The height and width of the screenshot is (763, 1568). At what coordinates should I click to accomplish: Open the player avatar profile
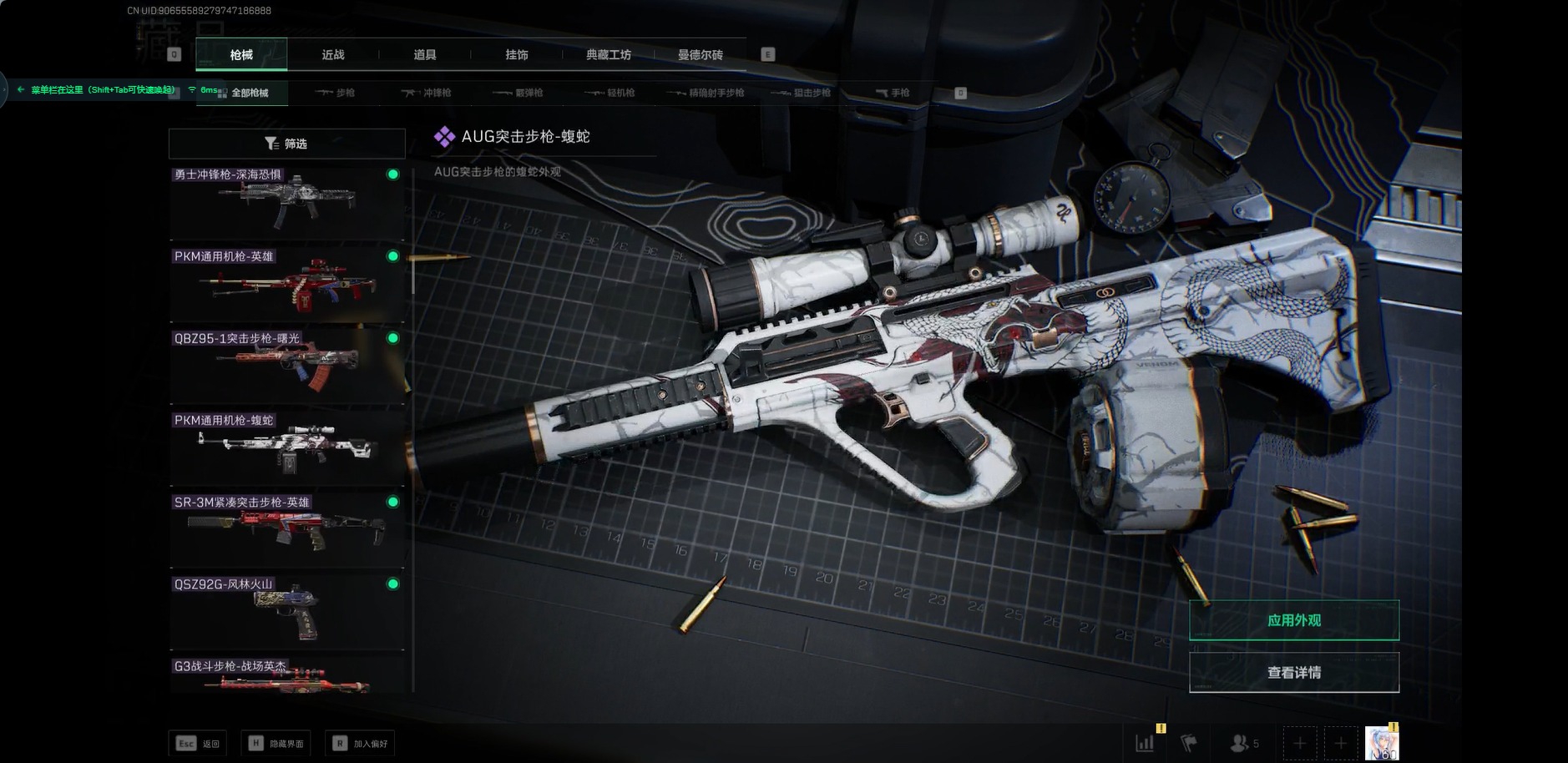[x=1381, y=743]
